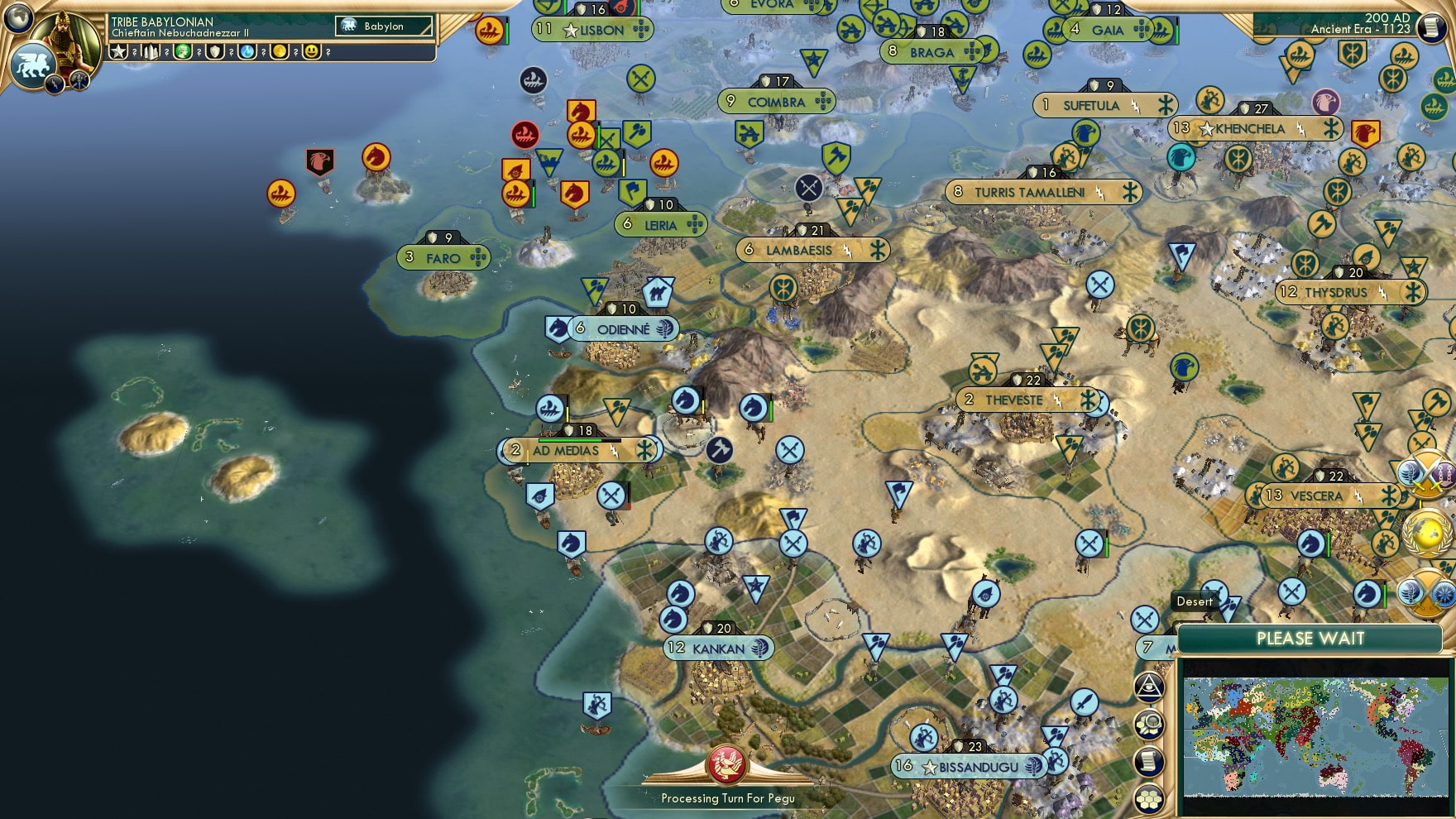This screenshot has height=819, width=1456.
Task: Toggle the small globe view button top-left
Action: (x=17, y=17)
